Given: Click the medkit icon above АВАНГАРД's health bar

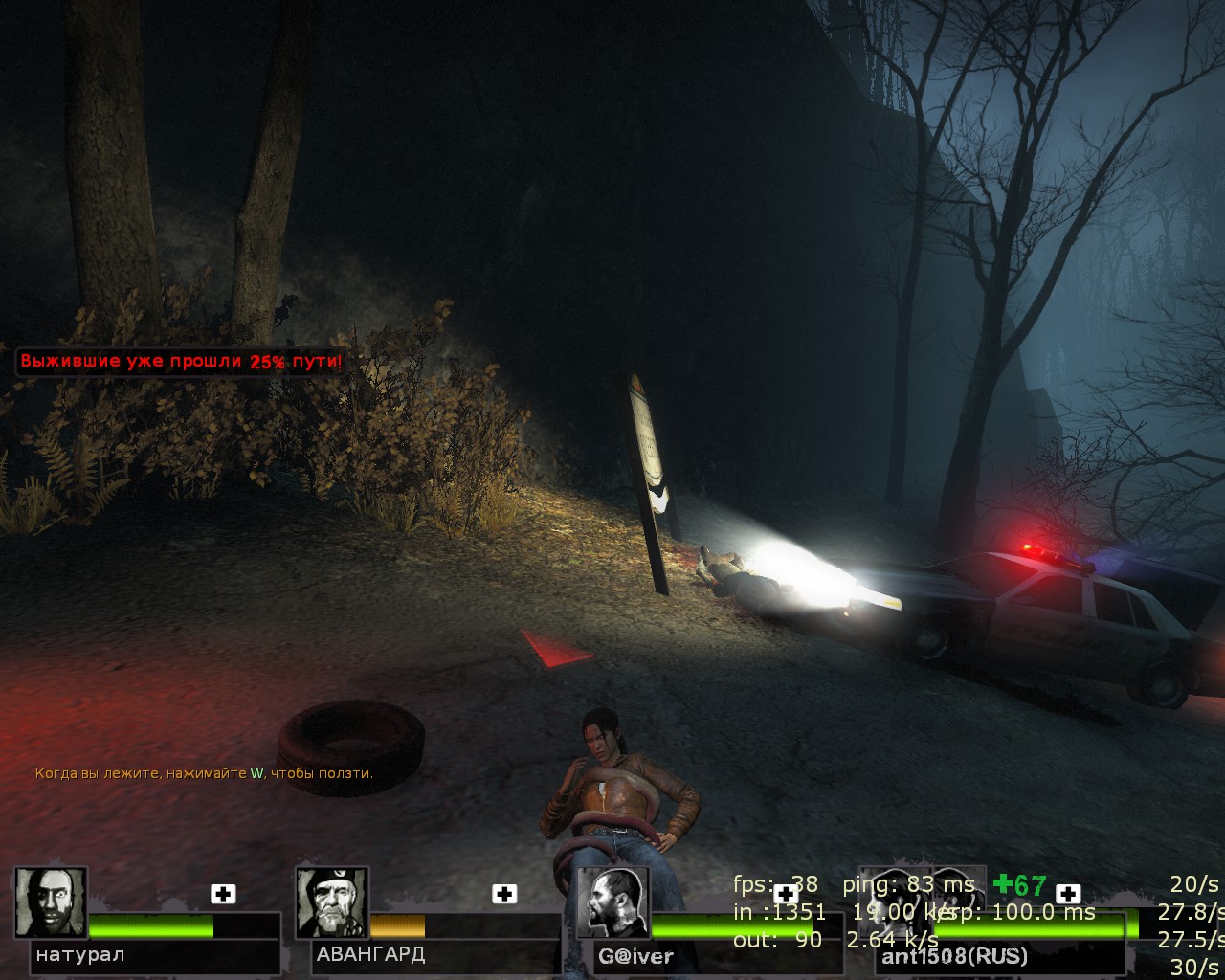Looking at the screenshot, I should (x=504, y=894).
